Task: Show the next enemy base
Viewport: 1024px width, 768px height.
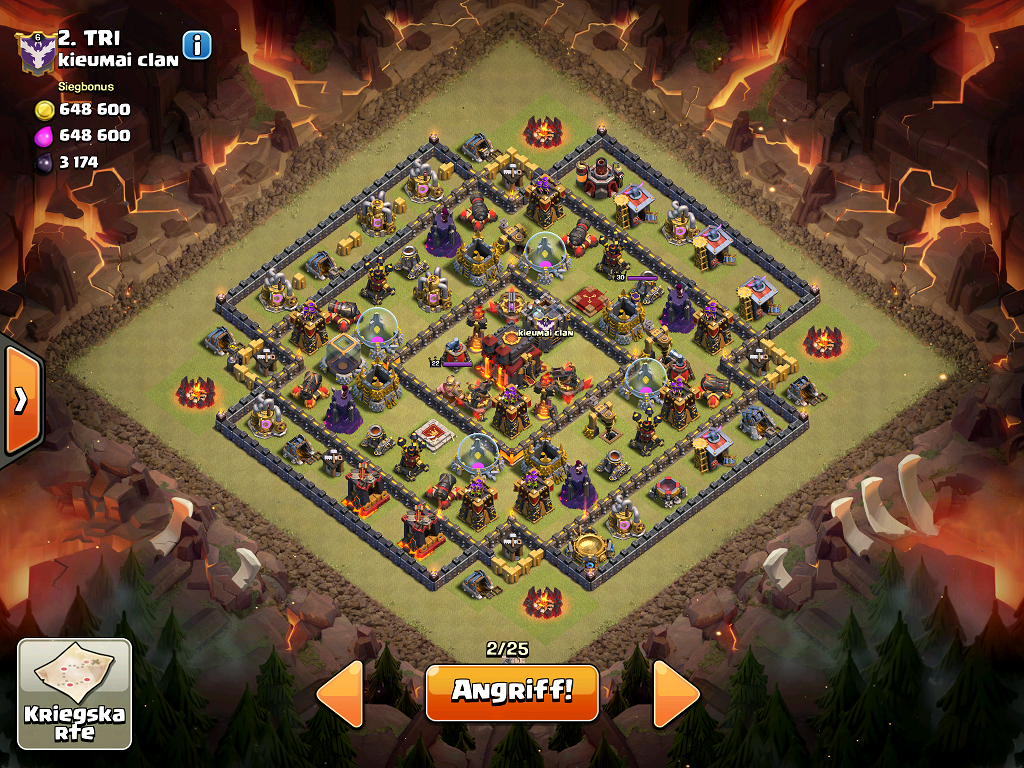Action: pyautogui.click(x=676, y=693)
